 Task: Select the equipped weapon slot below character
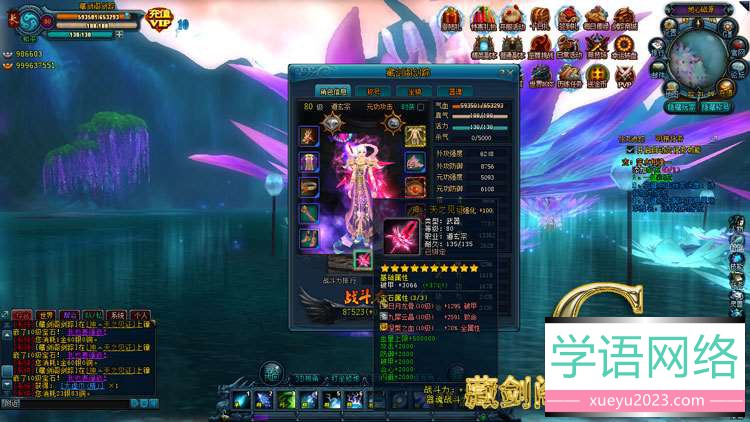click(361, 259)
